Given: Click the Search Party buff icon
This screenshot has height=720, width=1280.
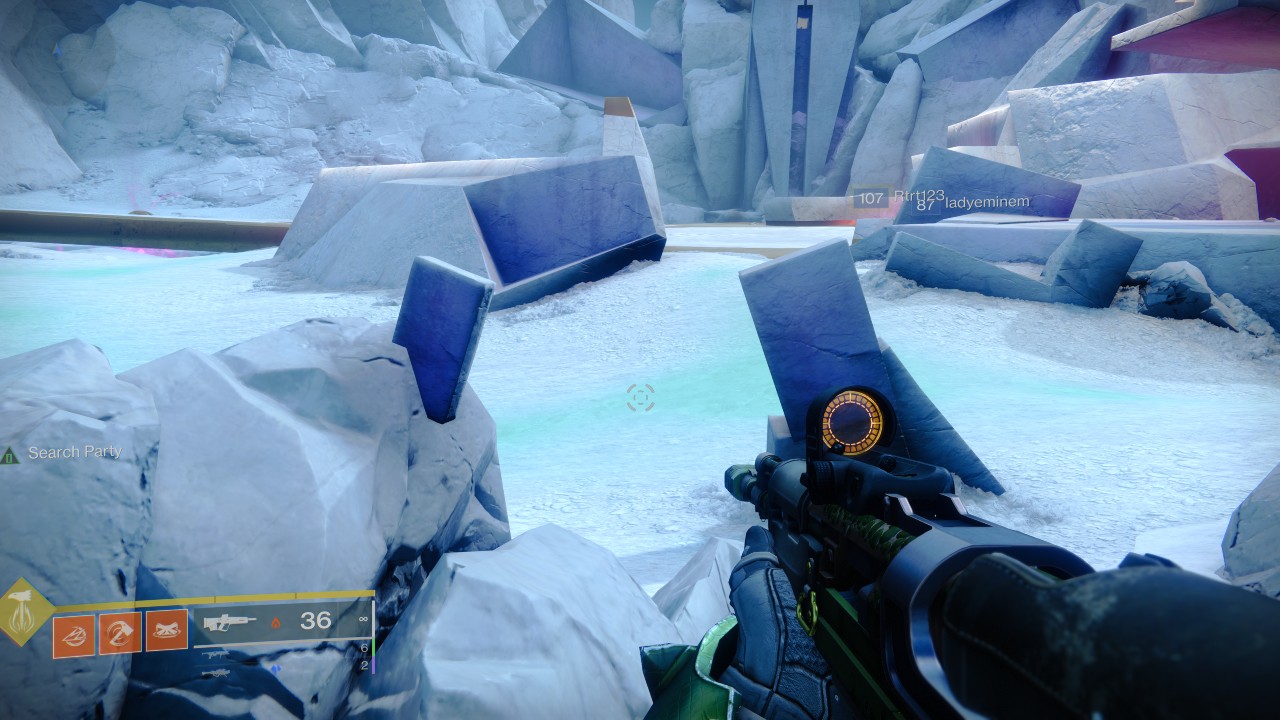Looking at the screenshot, I should 12,453.
